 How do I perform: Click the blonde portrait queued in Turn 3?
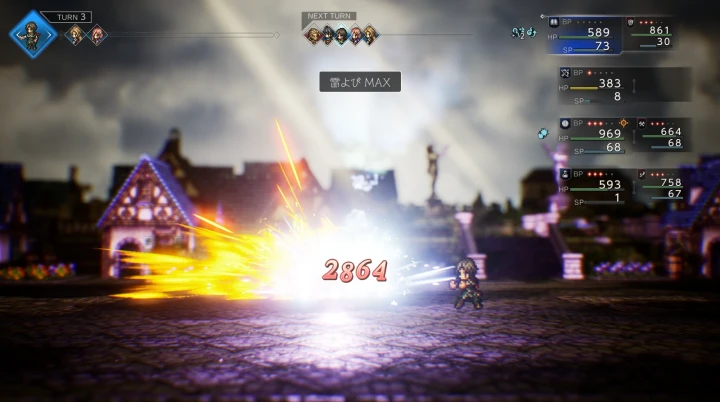pyautogui.click(x=74, y=36)
